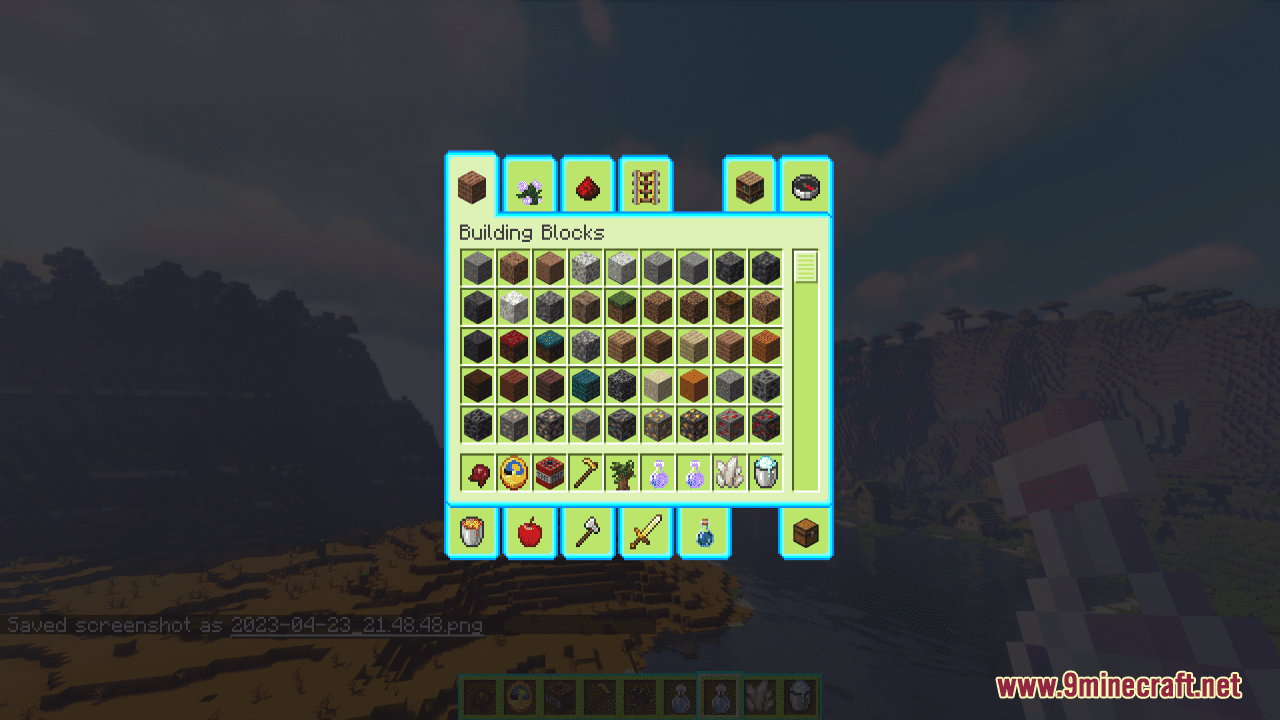Open the lava bucket tab on the left
The image size is (1280, 720).
tap(471, 532)
